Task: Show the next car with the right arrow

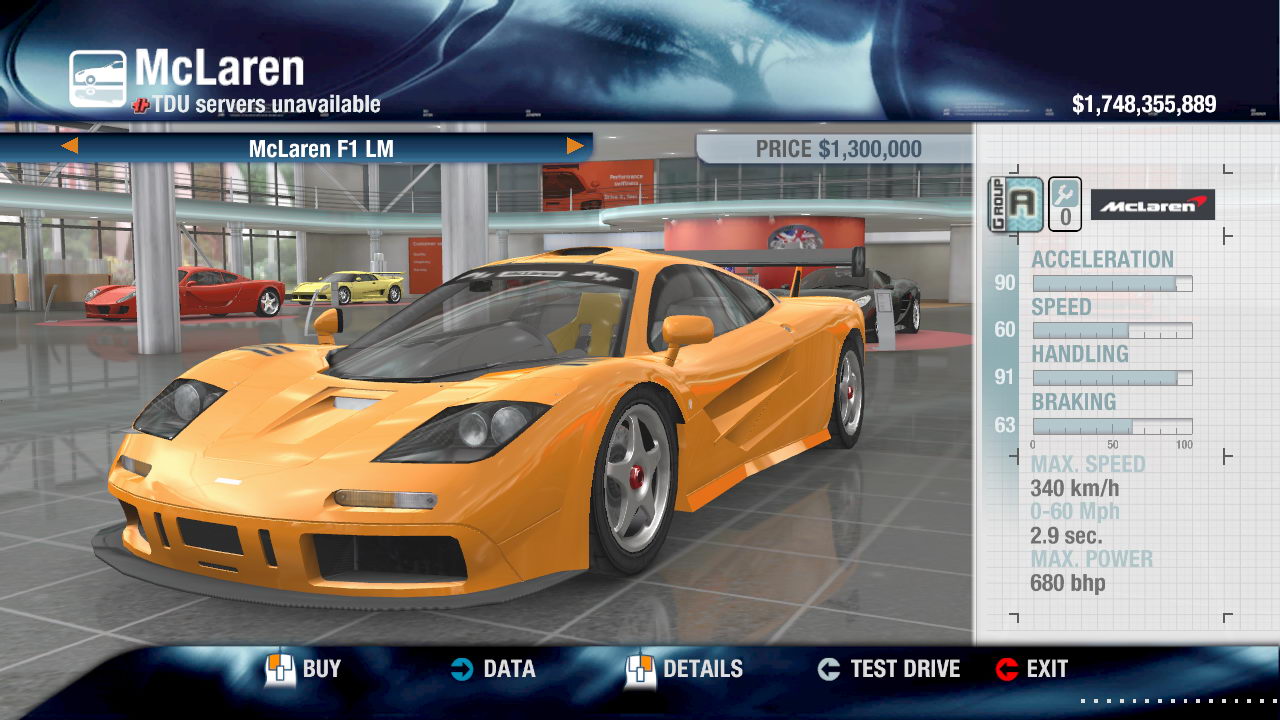Action: point(575,146)
